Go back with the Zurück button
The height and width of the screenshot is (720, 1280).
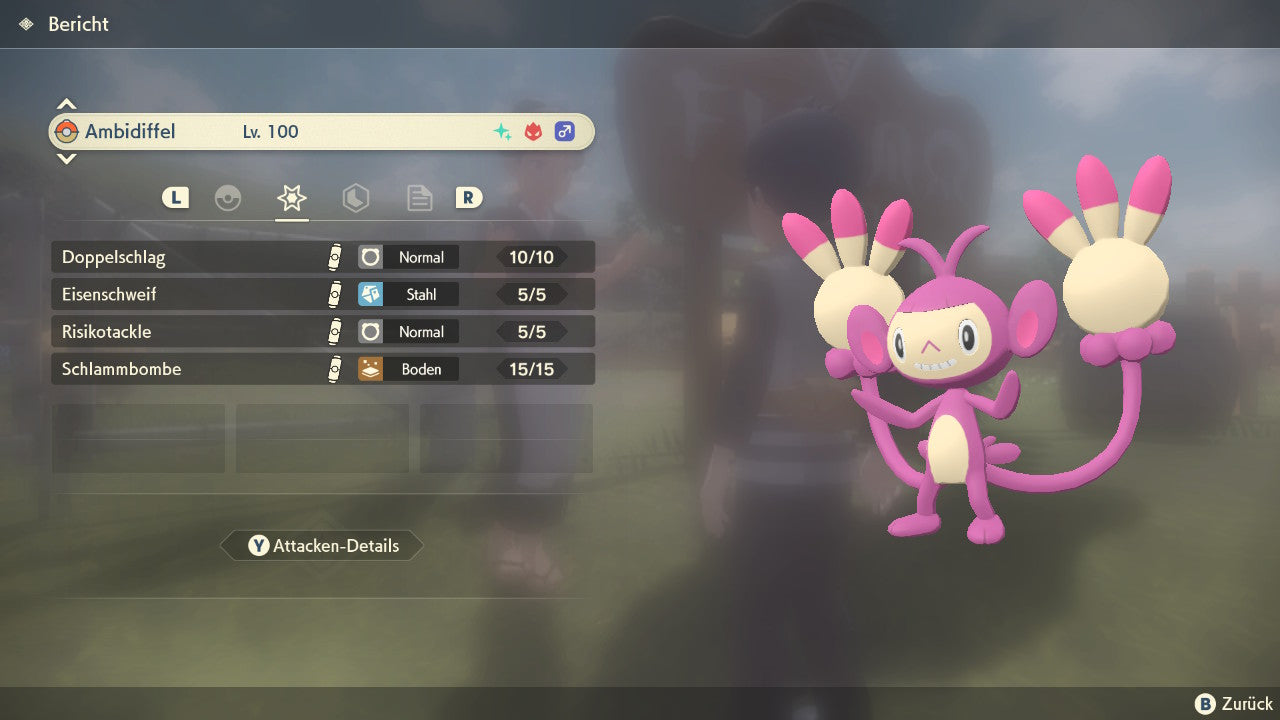pos(1234,704)
